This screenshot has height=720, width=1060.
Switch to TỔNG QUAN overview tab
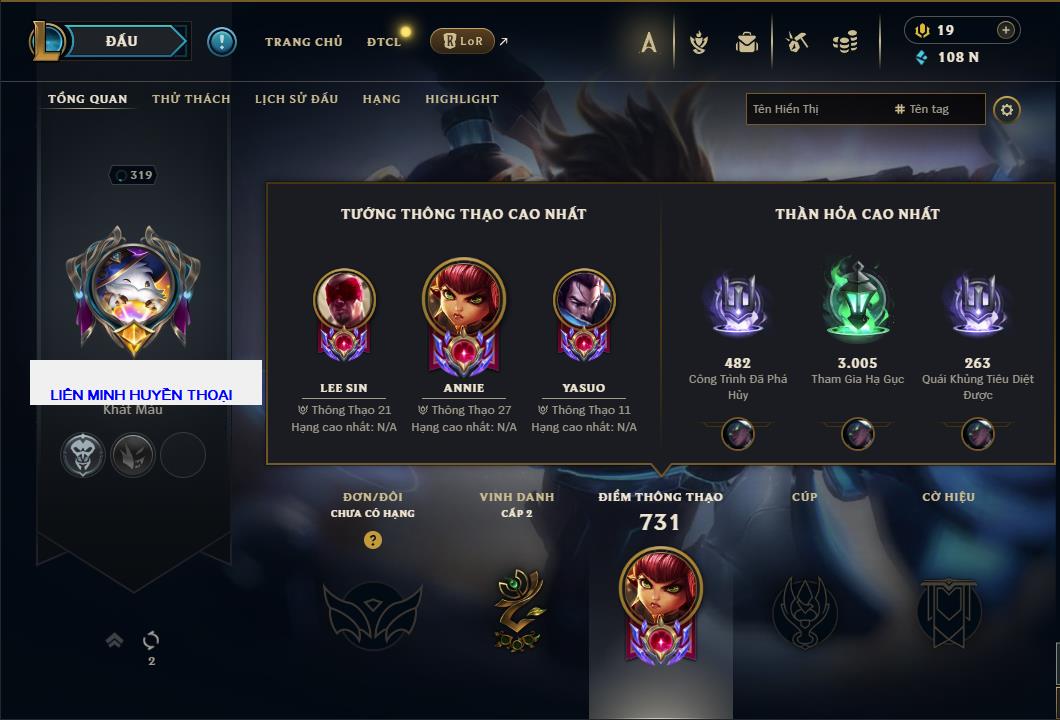pyautogui.click(x=88, y=99)
